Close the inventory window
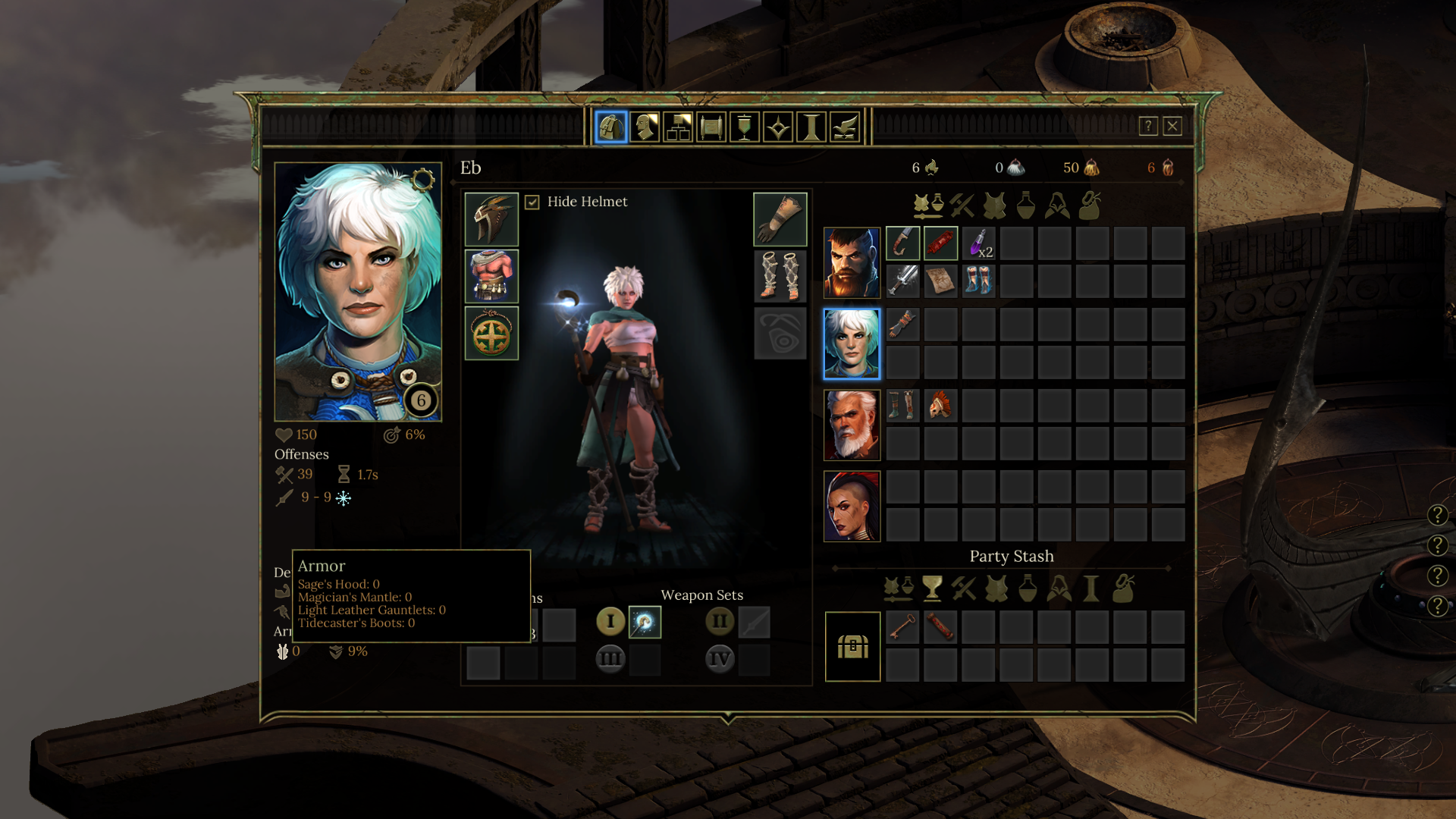Viewport: 1456px width, 819px height. 1172,126
